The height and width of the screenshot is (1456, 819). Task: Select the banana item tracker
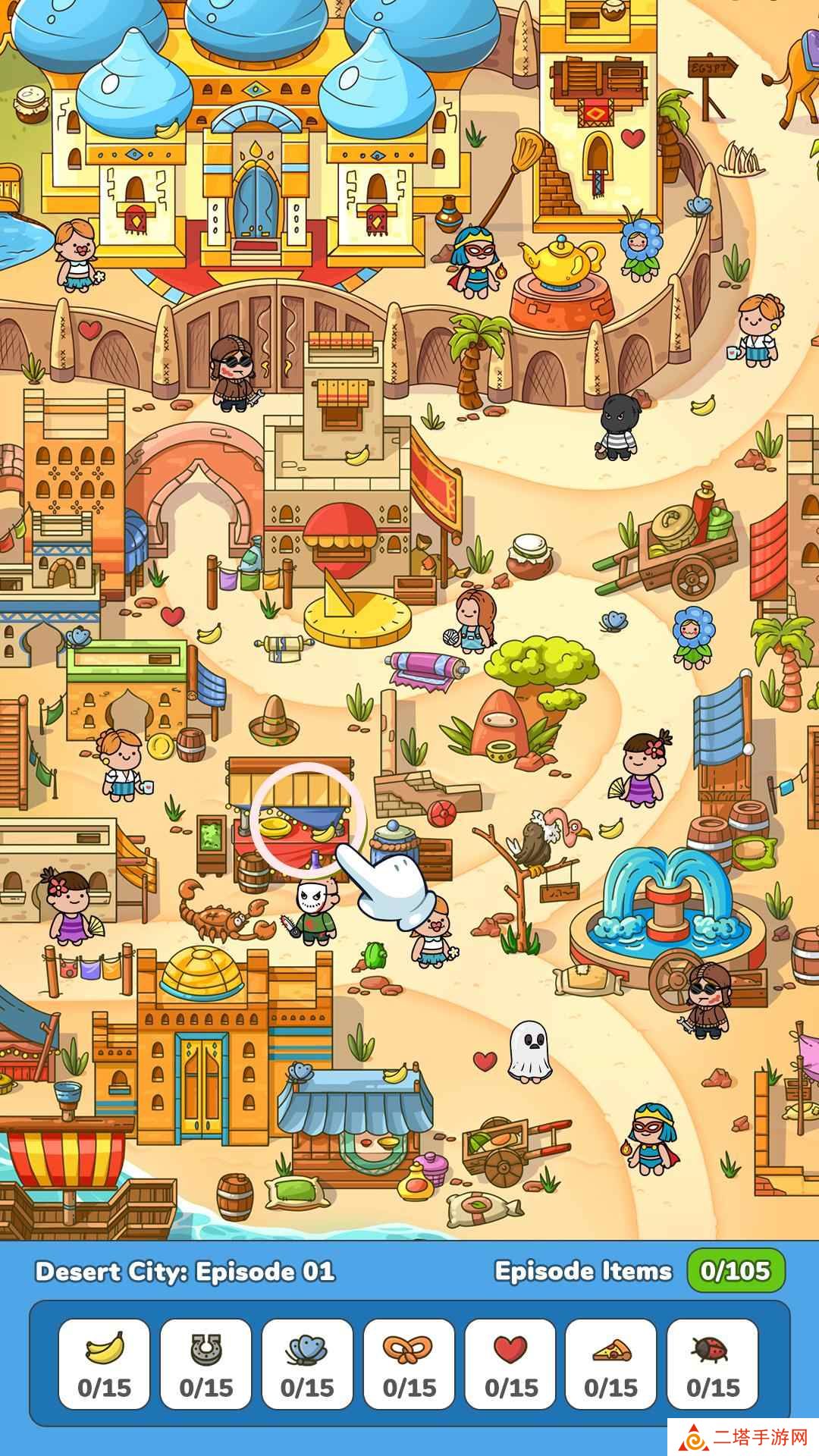(x=105, y=1363)
